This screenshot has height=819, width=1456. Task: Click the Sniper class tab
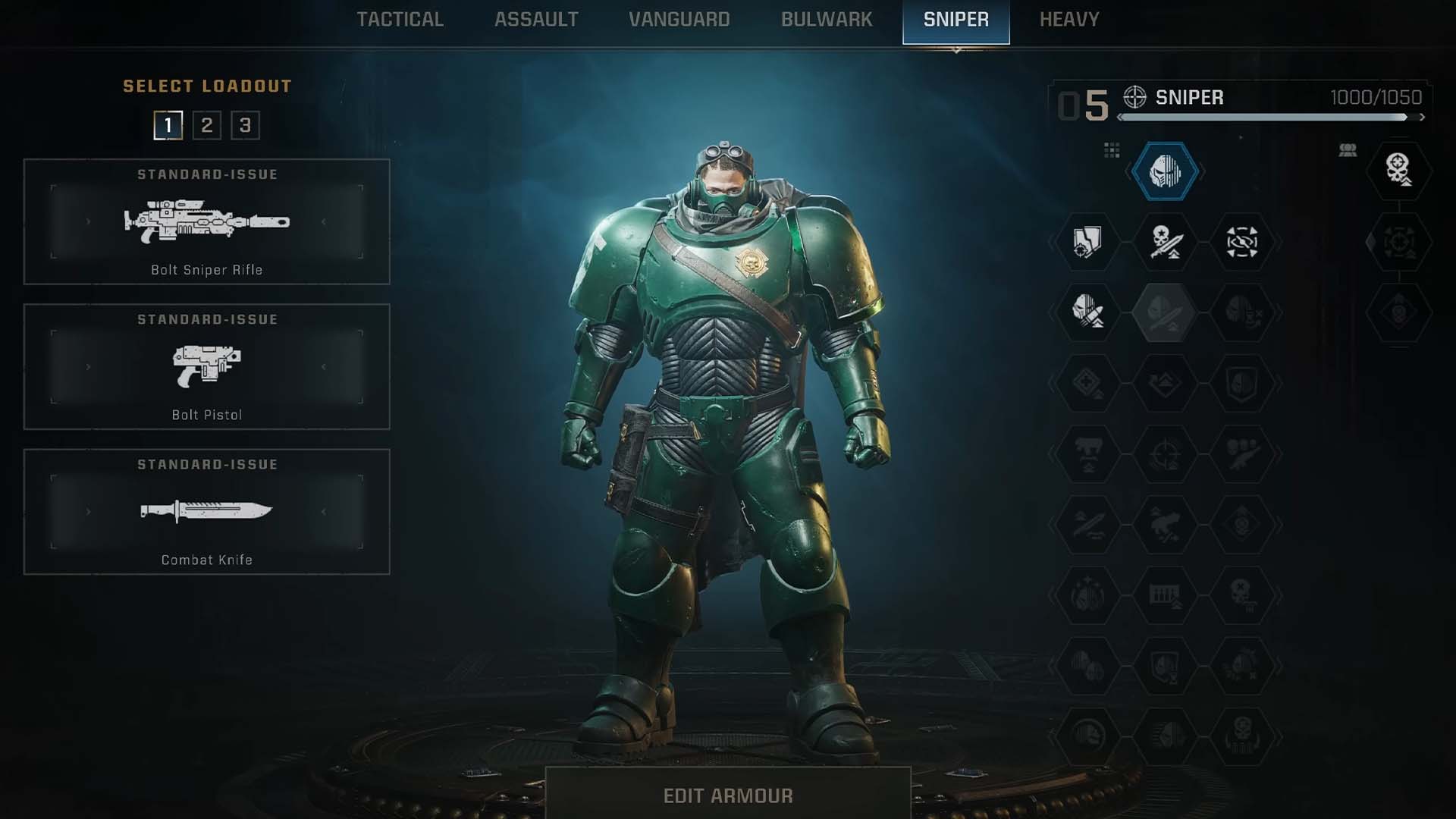pyautogui.click(x=955, y=21)
